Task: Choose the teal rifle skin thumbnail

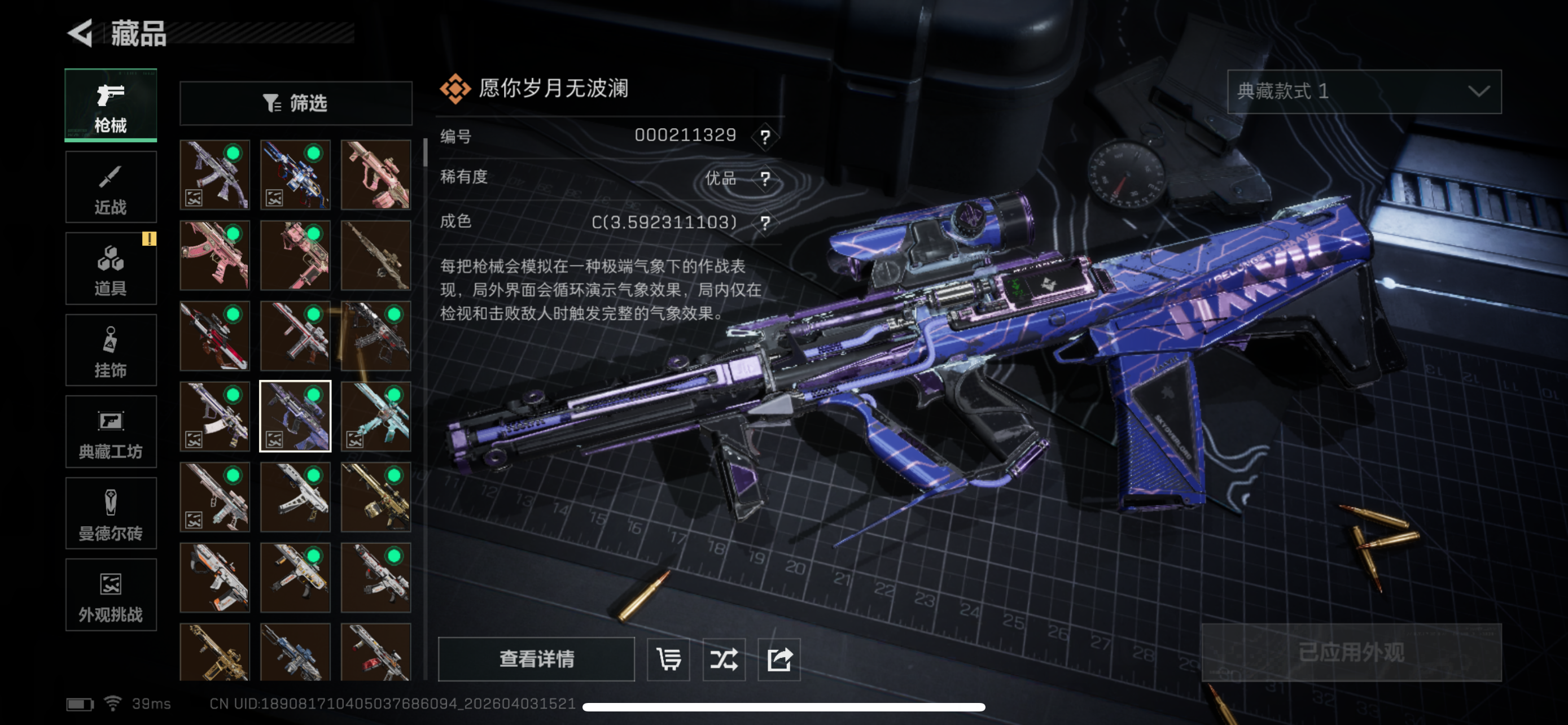Action: click(x=376, y=416)
